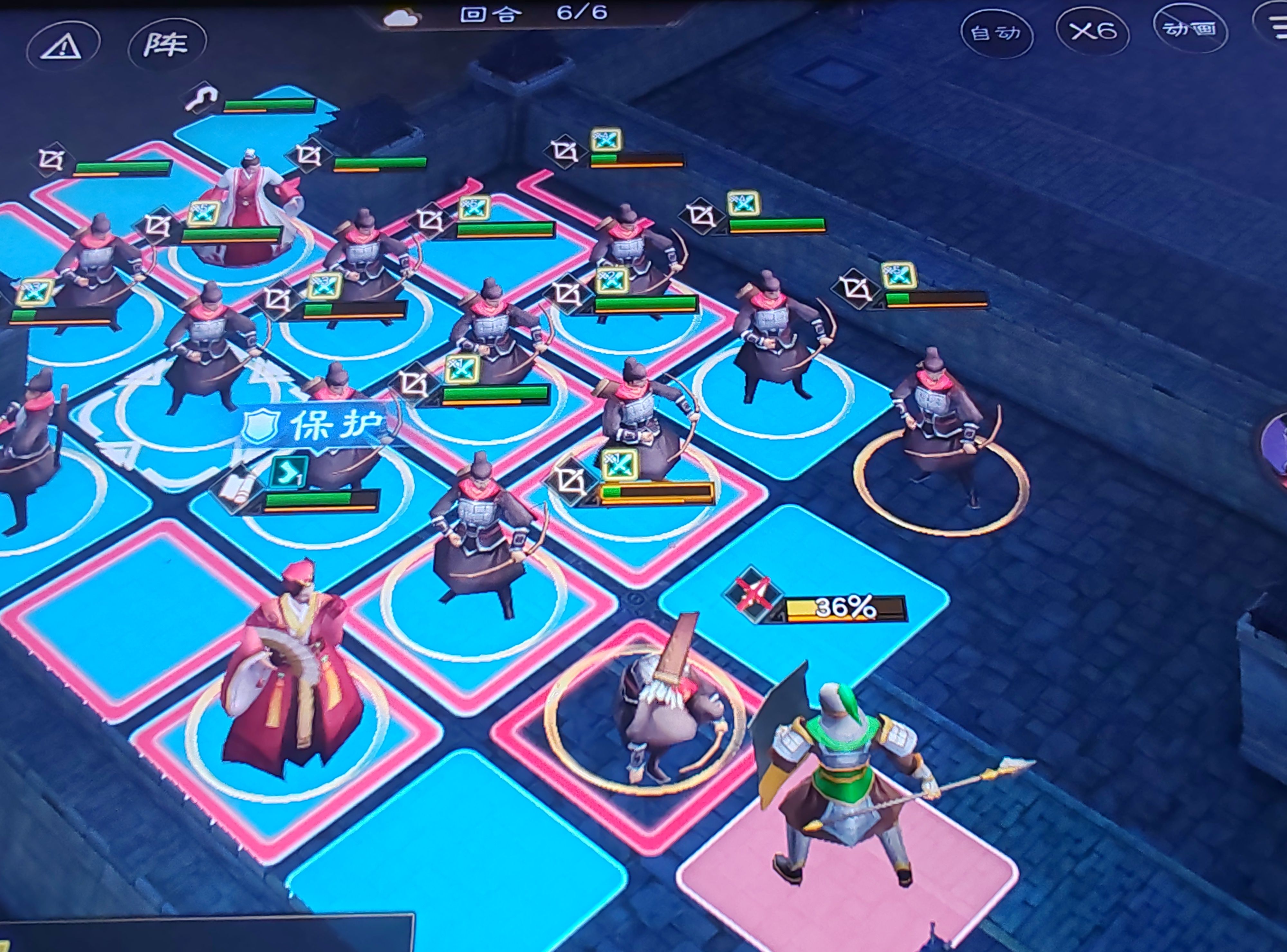Open the warning triangle info button
The width and height of the screenshot is (1287, 952).
pos(63,46)
